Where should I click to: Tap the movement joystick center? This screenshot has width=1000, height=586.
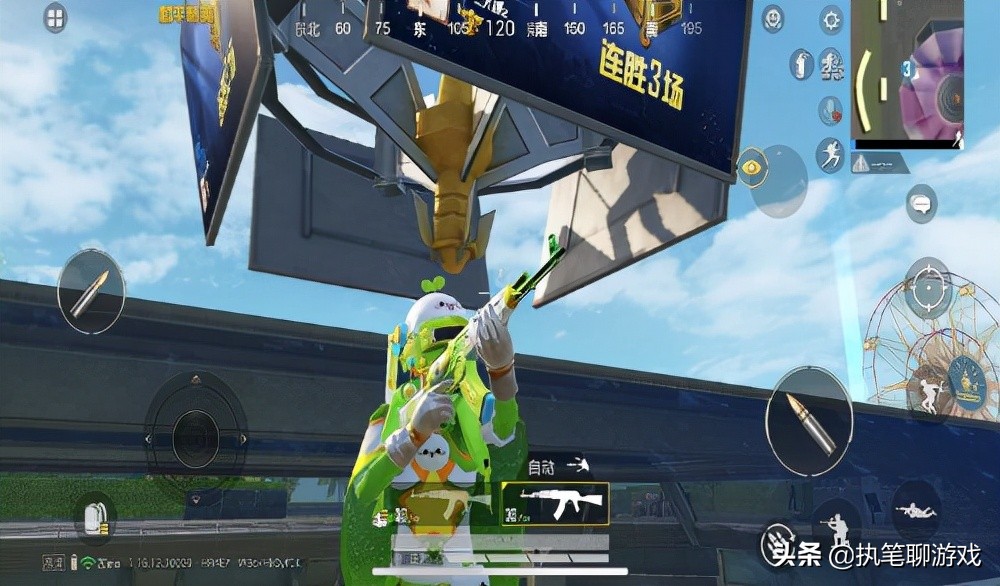196,438
